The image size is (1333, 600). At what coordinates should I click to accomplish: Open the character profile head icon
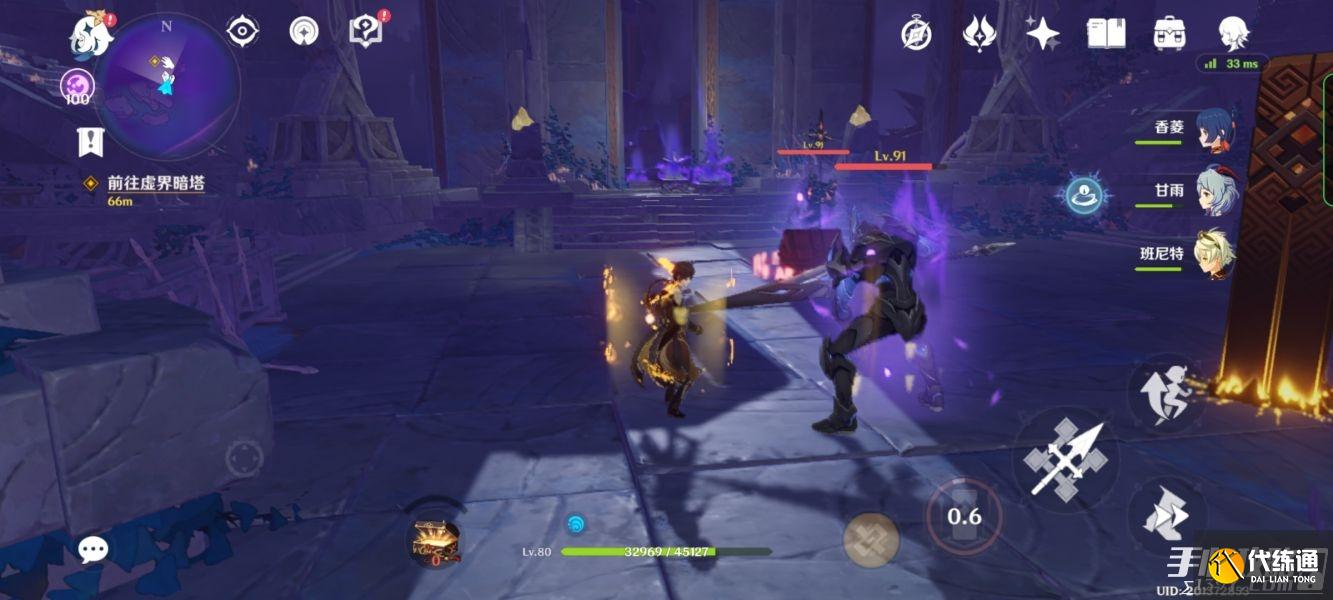click(x=1234, y=34)
